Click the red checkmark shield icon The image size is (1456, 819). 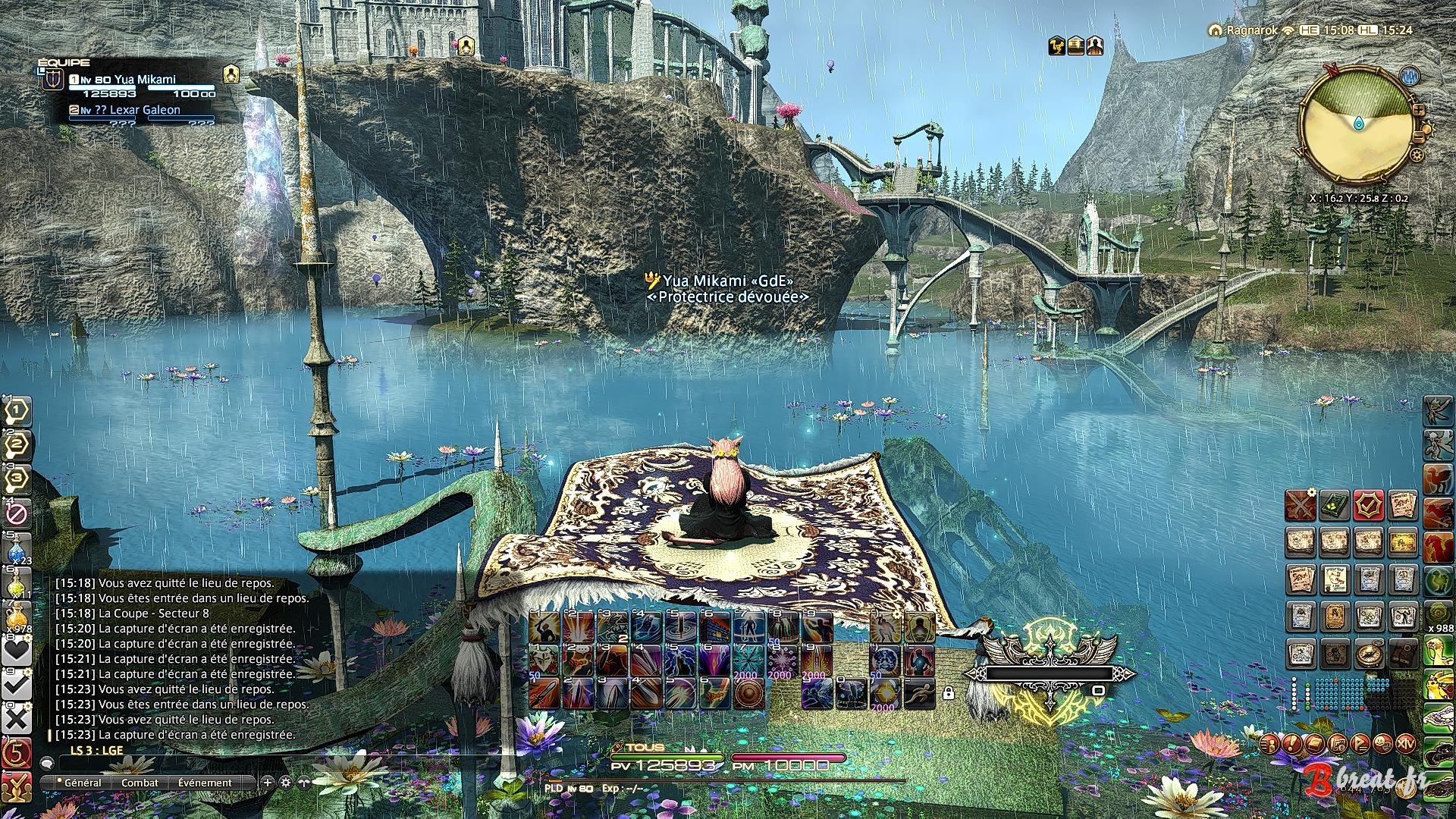[x=1369, y=506]
